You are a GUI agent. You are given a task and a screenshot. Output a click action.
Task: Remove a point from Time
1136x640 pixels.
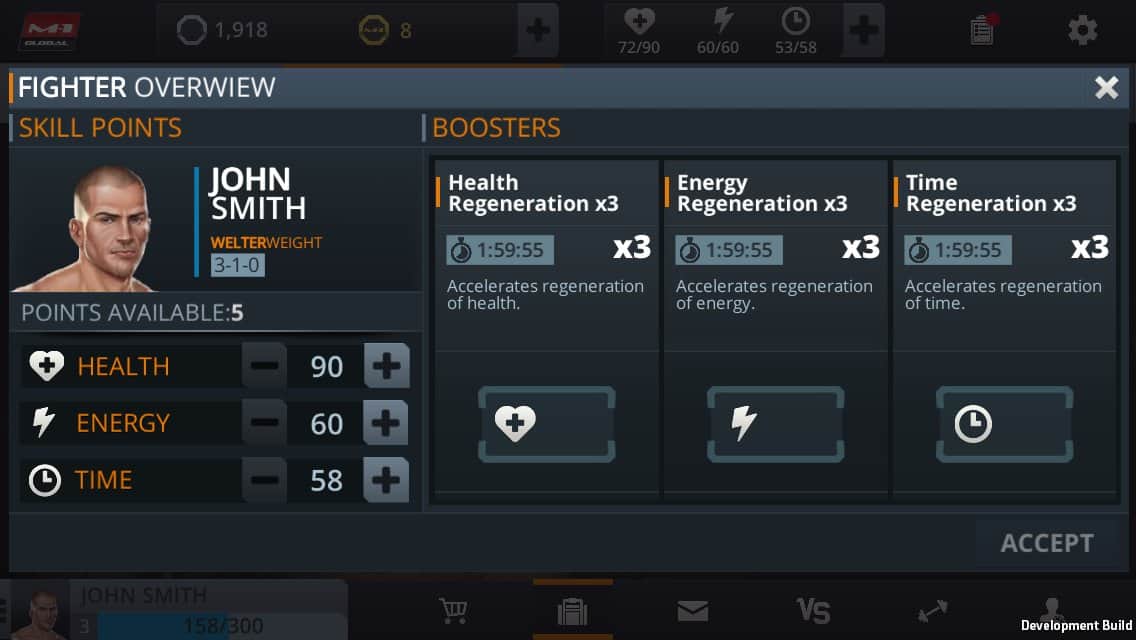tap(264, 480)
